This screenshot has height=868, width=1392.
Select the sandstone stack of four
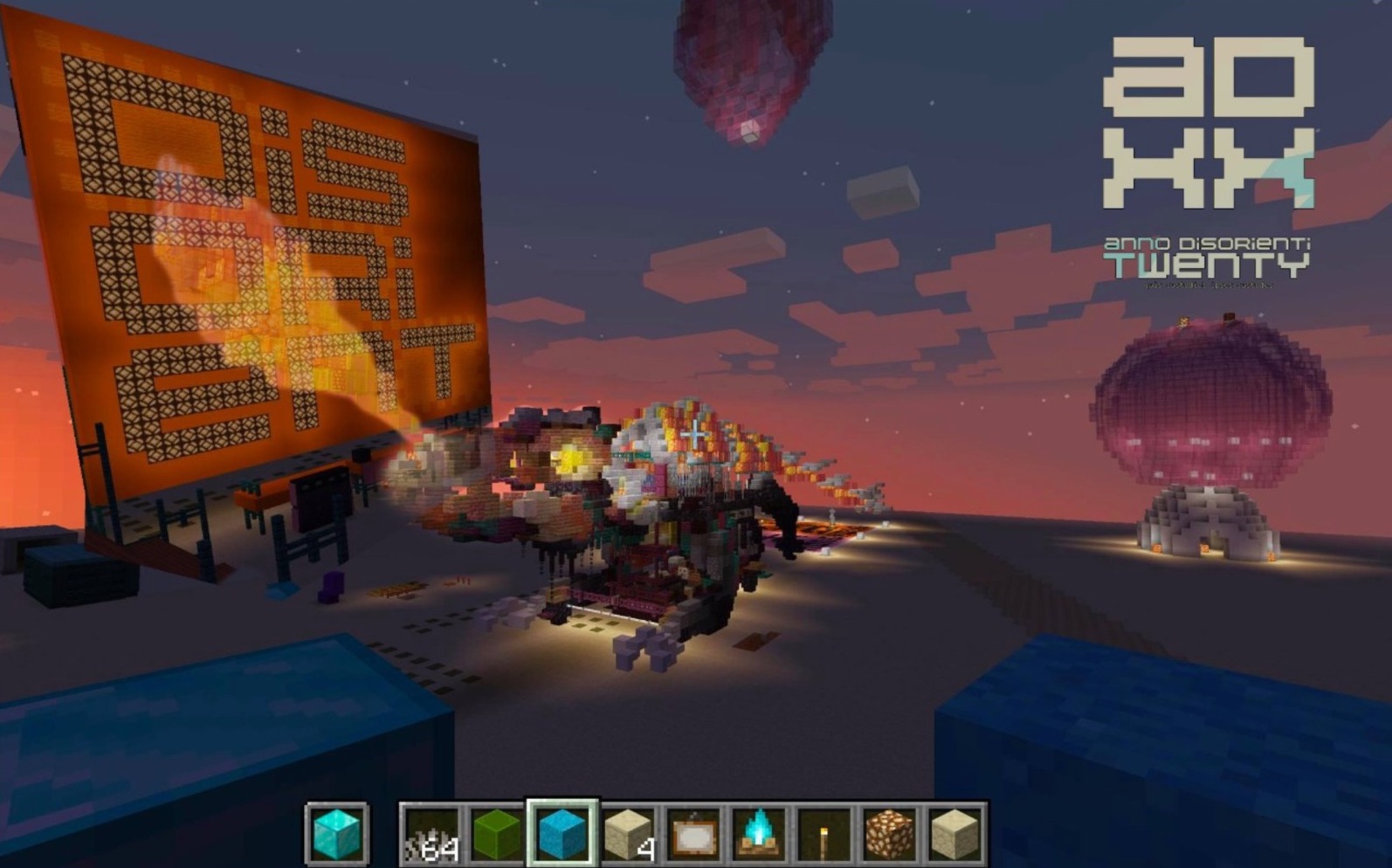628,834
